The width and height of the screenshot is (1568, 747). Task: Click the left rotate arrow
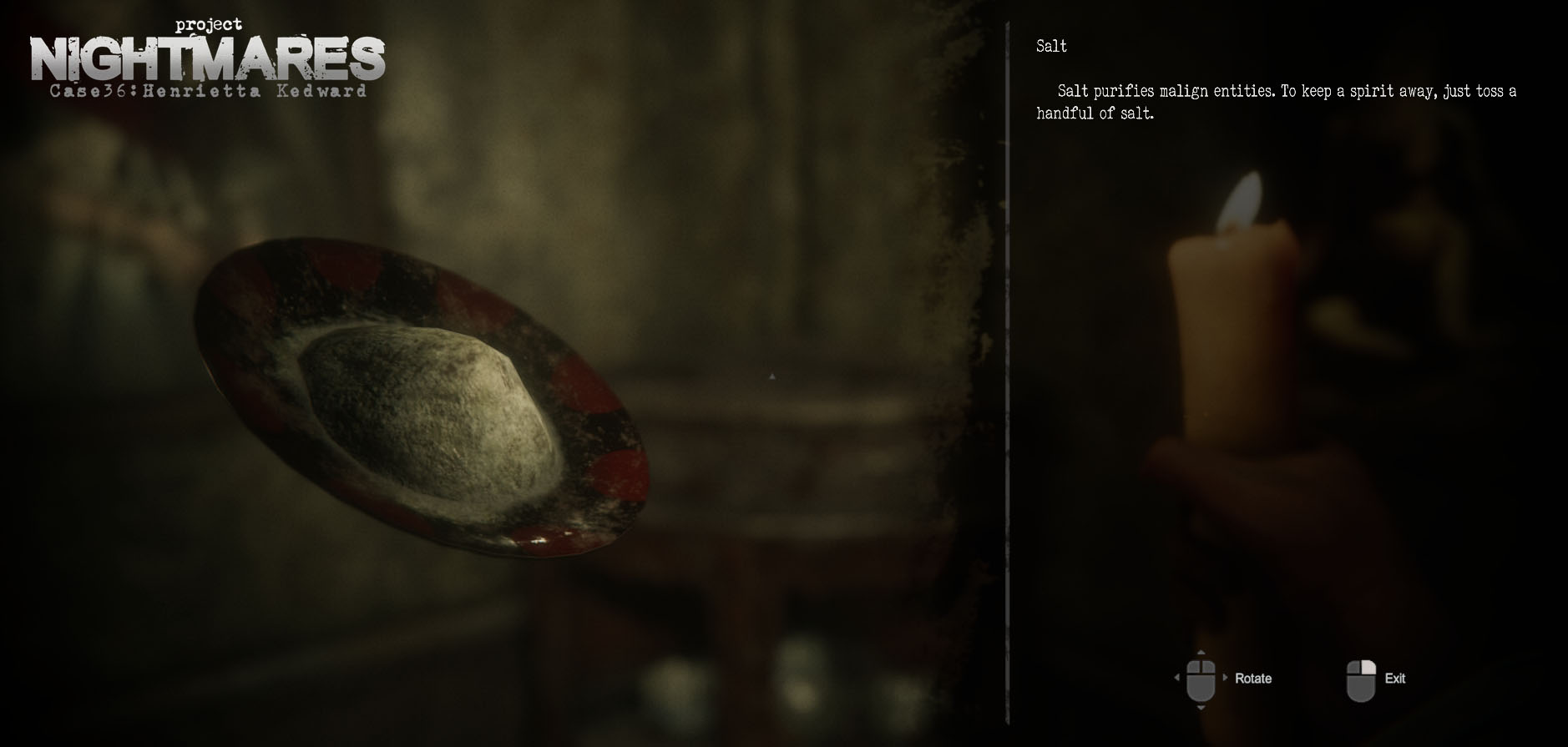tap(1176, 677)
